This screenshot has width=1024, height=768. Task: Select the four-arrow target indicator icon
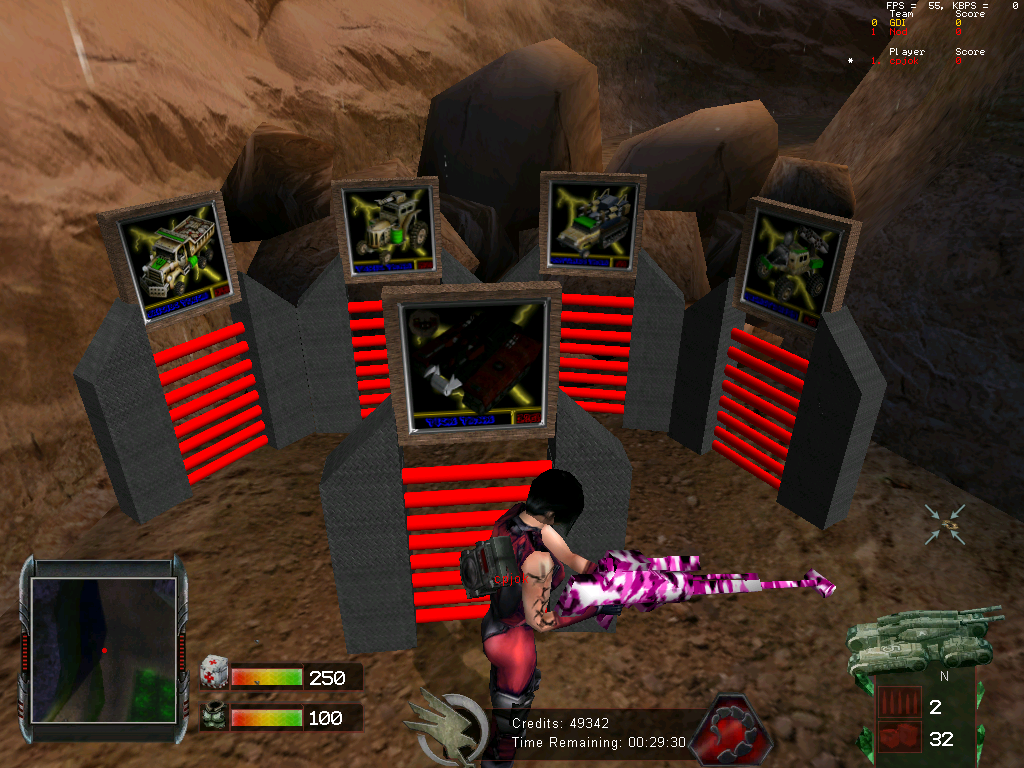click(x=945, y=525)
